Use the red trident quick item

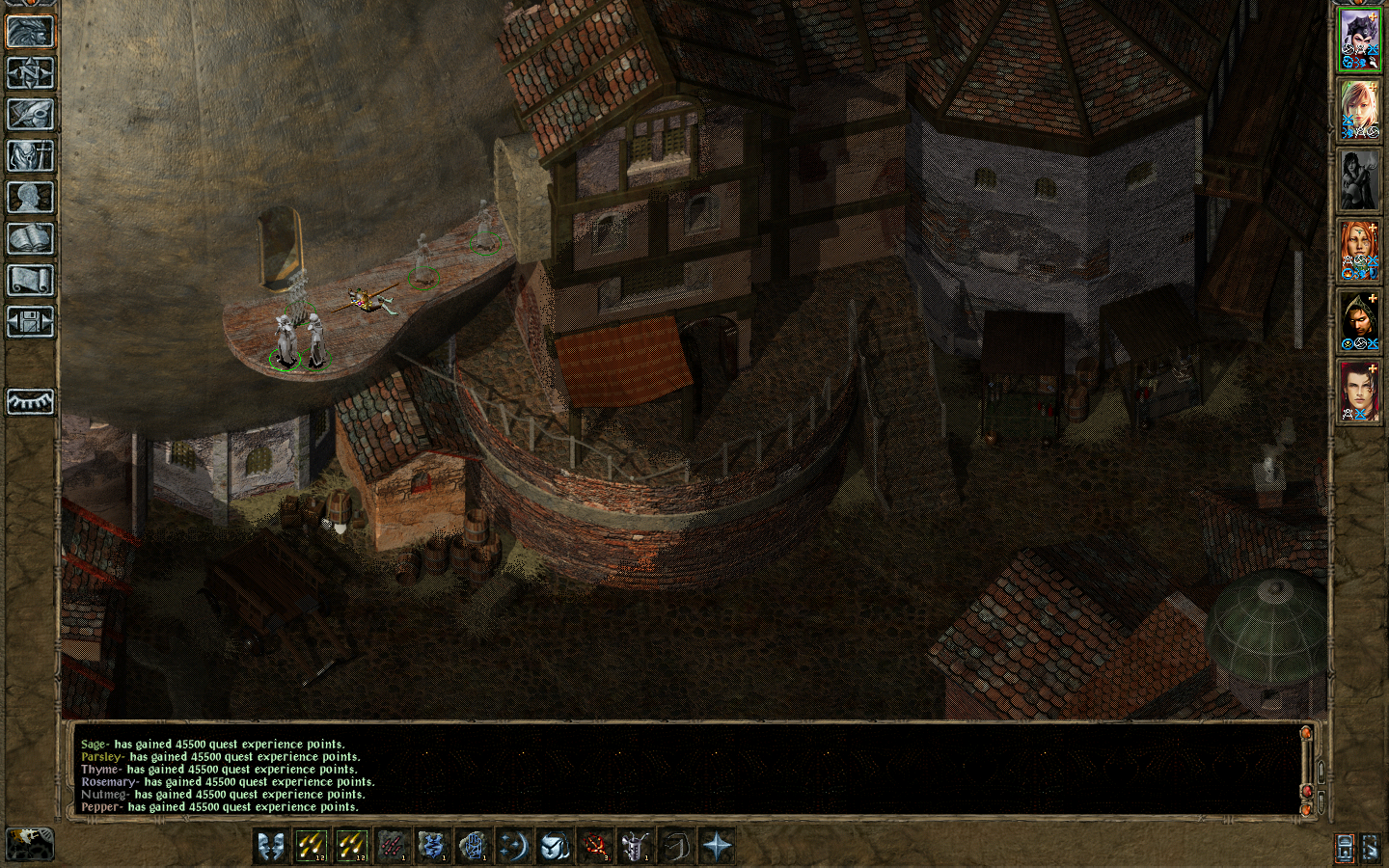coord(595,847)
